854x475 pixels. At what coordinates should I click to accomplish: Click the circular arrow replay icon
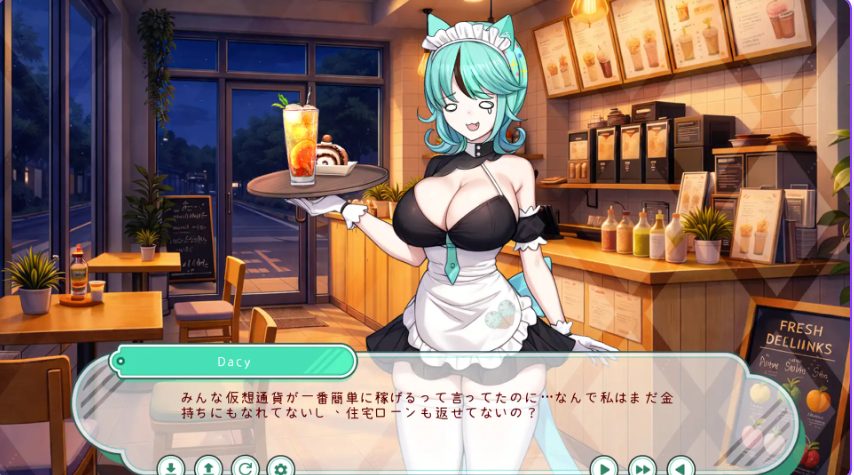pos(244,467)
